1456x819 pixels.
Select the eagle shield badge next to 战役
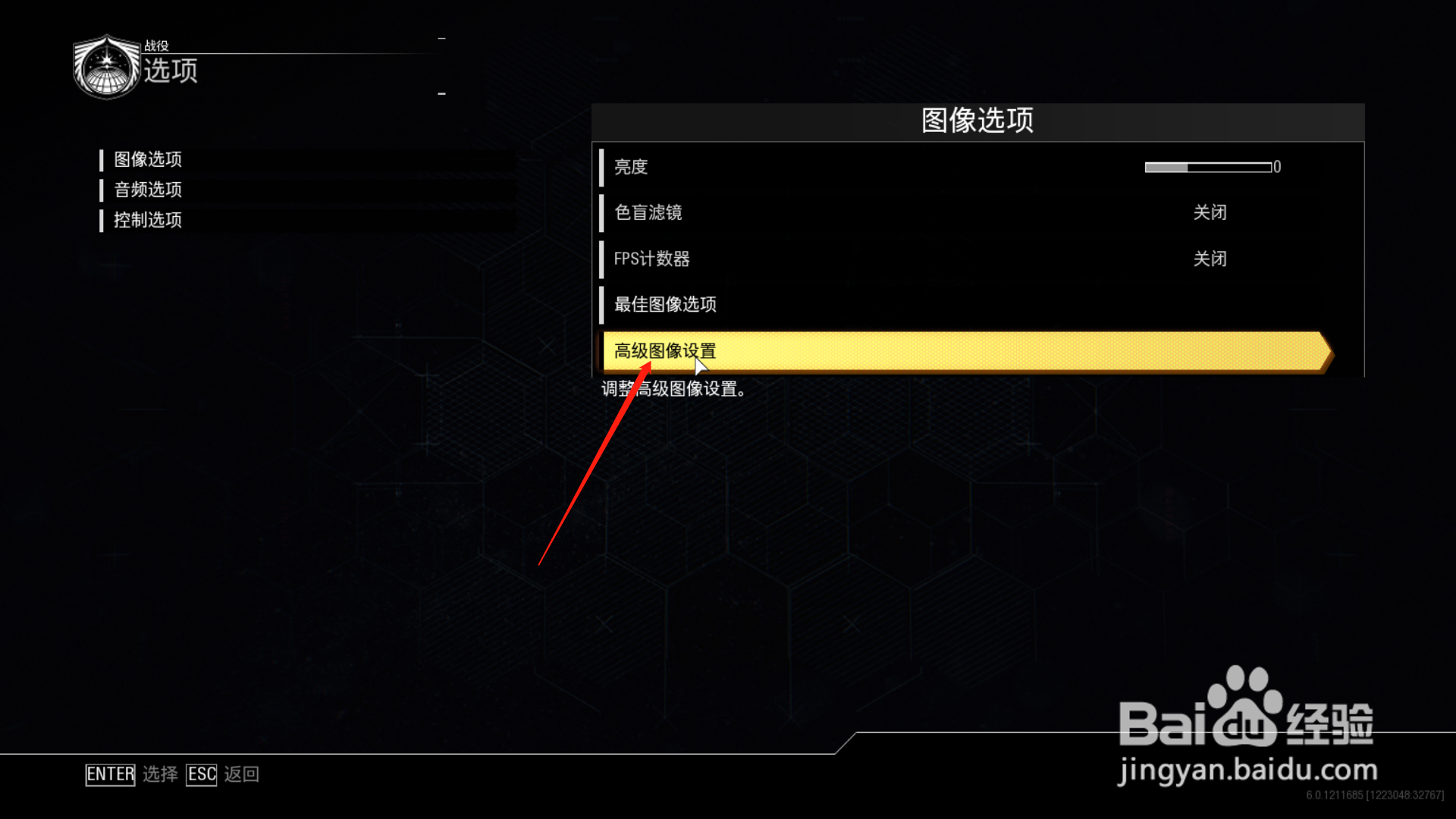click(107, 67)
